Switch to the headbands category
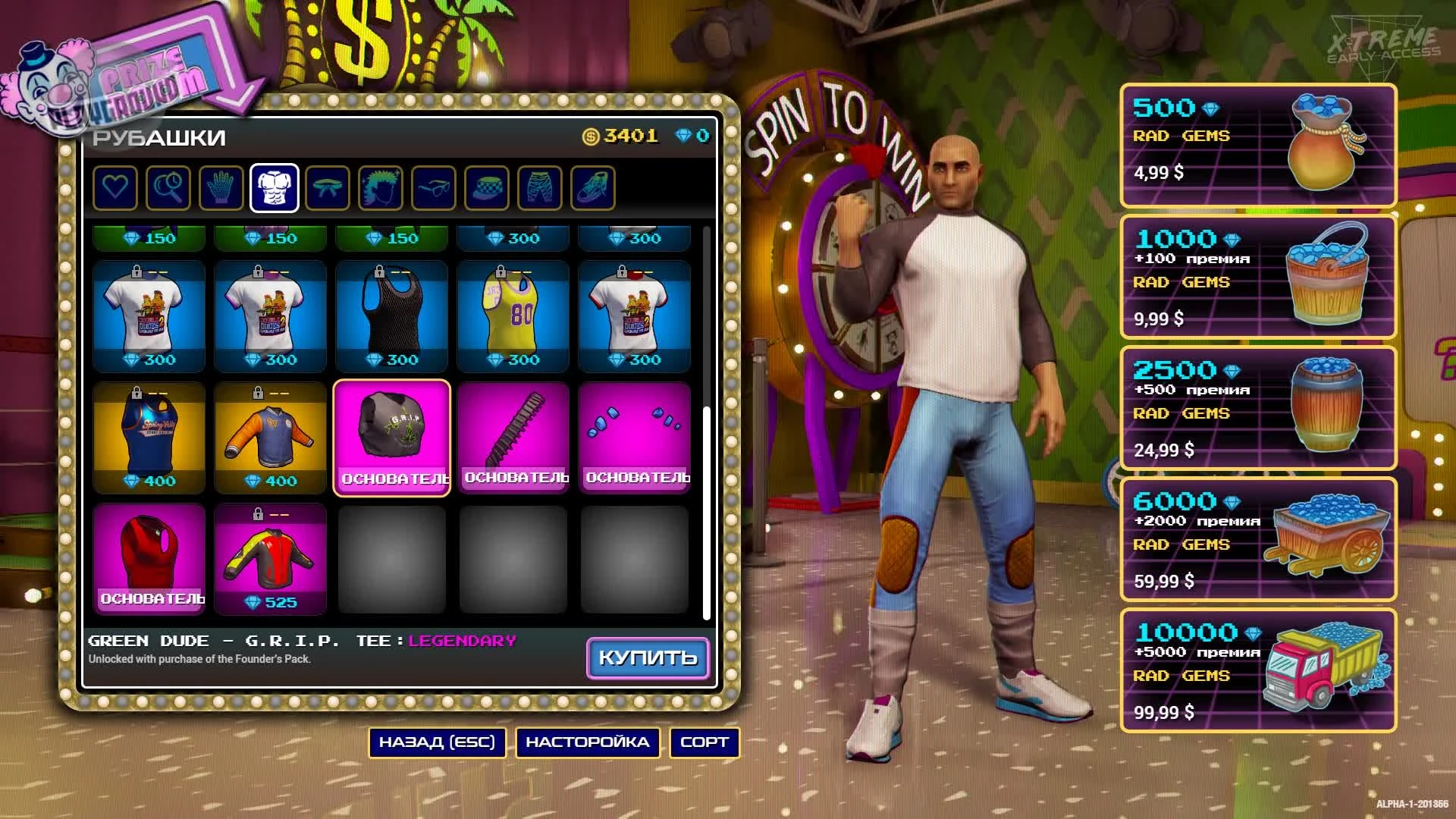The height and width of the screenshot is (819, 1456). point(328,188)
